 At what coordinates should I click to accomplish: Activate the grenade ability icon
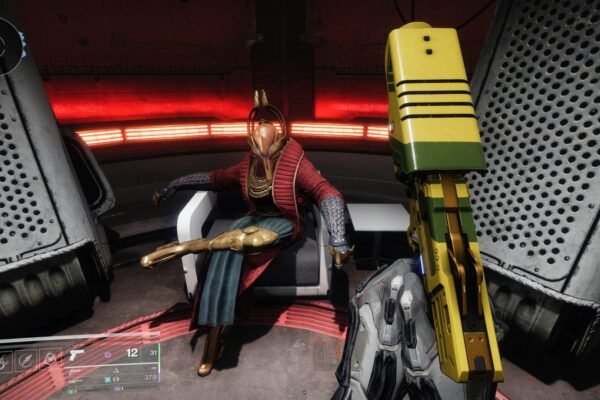(x=8, y=357)
